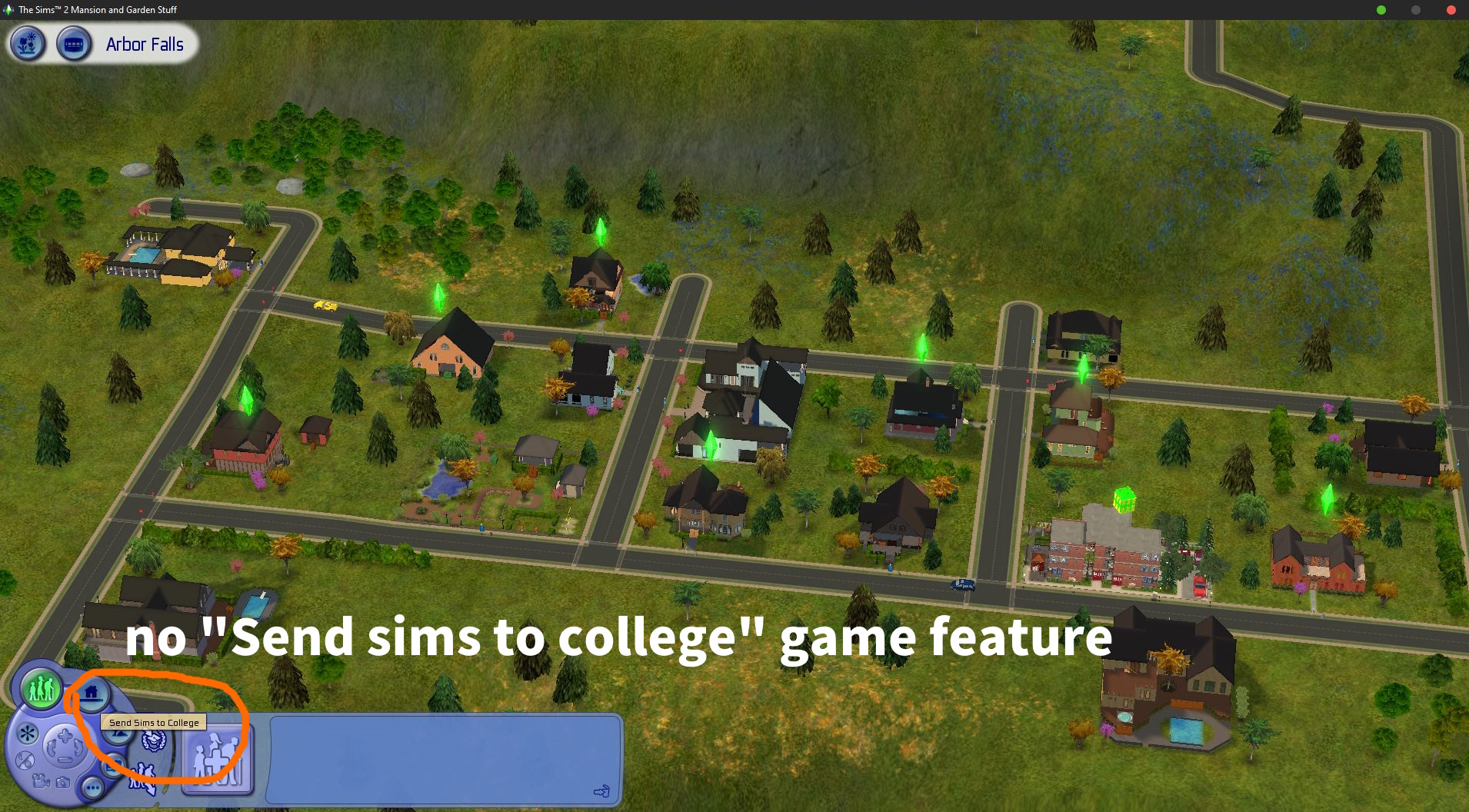Select the Send Sims to College button
The image size is (1469, 812).
[153, 742]
